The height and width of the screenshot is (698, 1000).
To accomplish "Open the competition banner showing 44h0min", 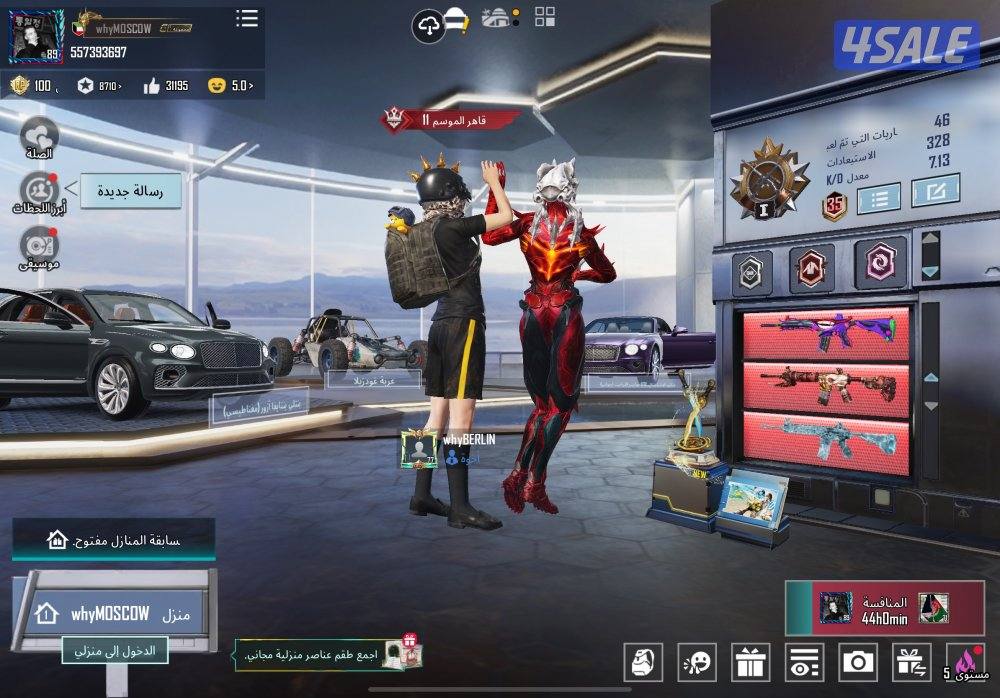I will pos(885,608).
